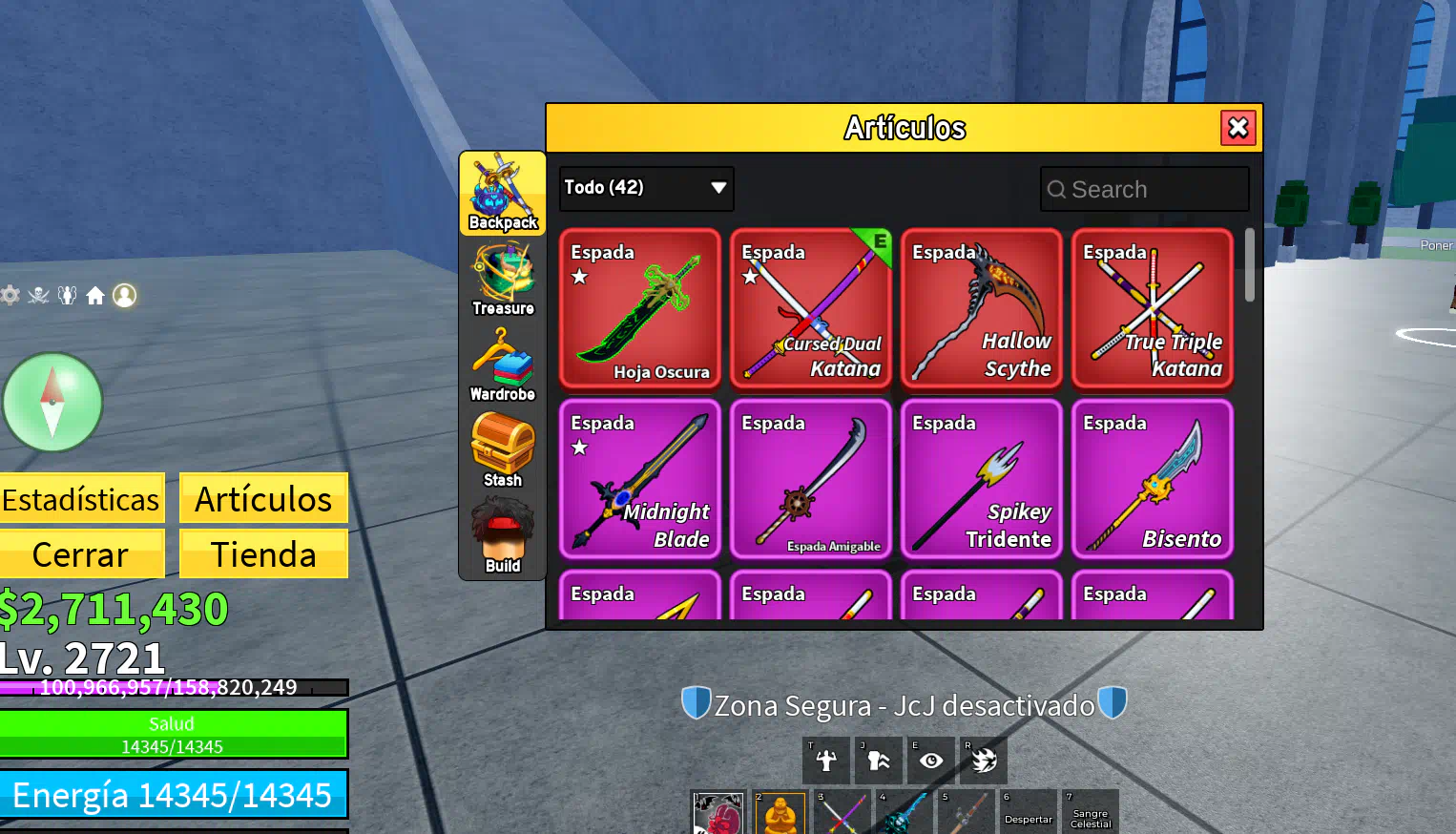
Task: Open the Estadísticas menu
Action: [x=81, y=499]
